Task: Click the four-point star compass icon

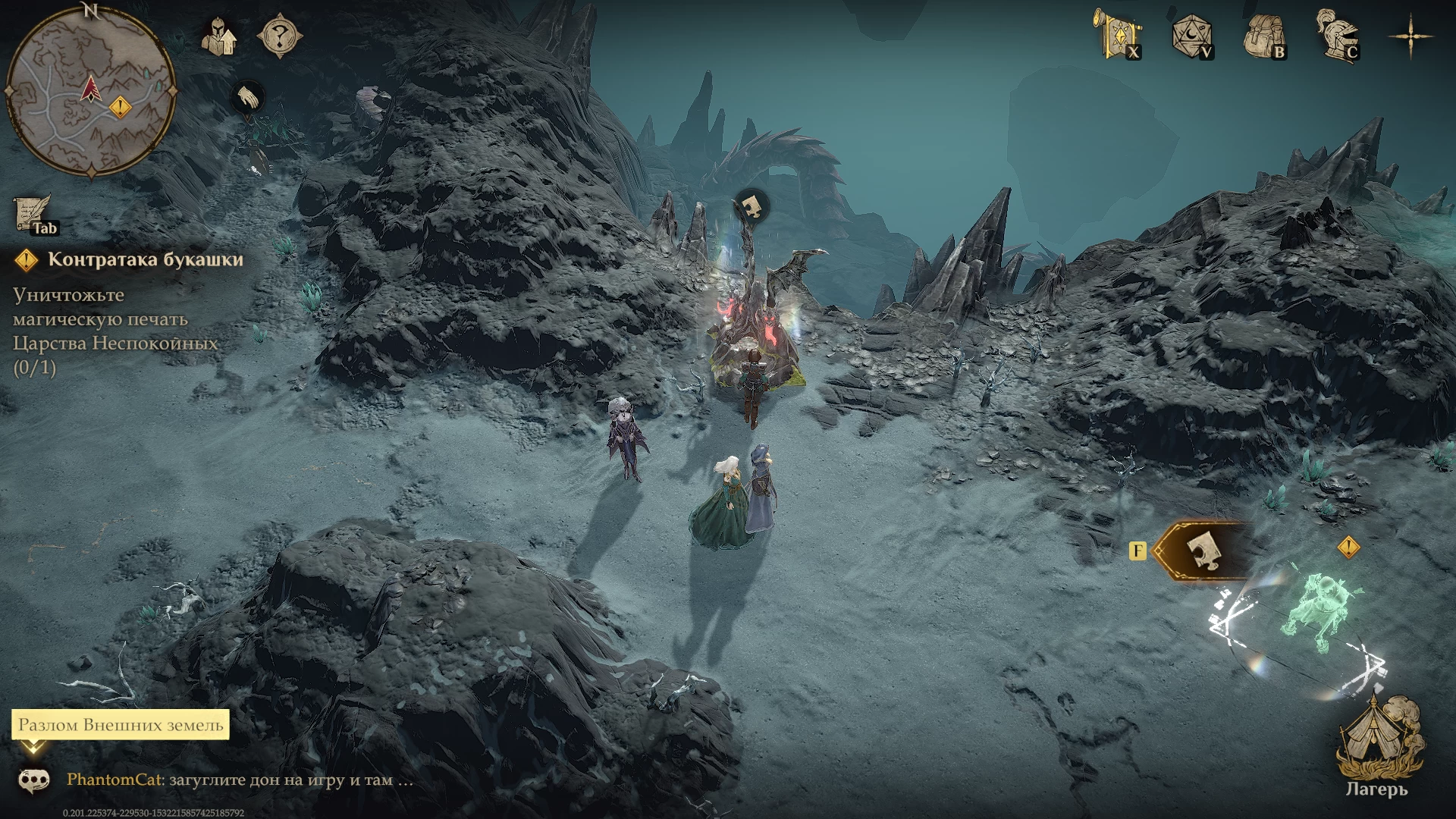Action: tap(1410, 36)
